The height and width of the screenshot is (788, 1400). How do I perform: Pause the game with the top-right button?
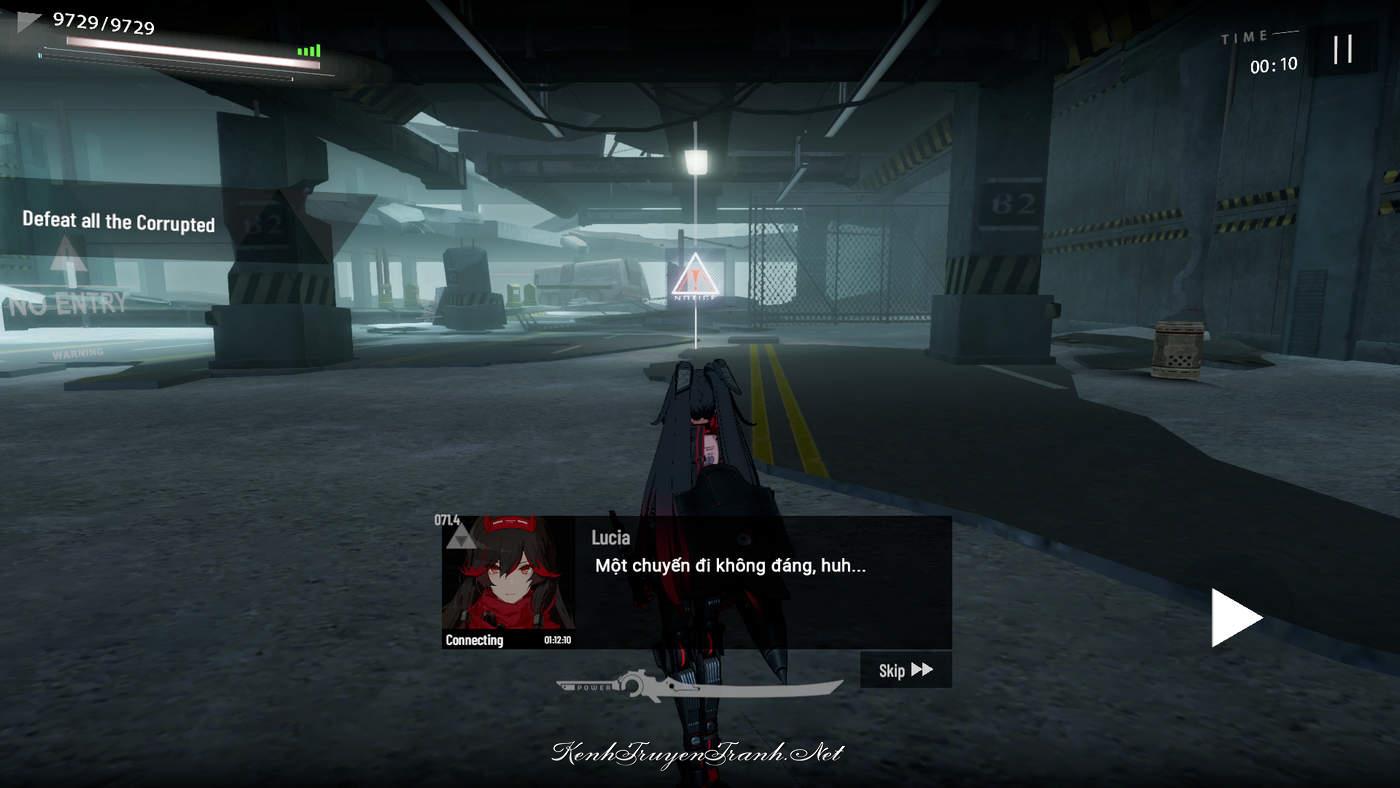[1343, 49]
